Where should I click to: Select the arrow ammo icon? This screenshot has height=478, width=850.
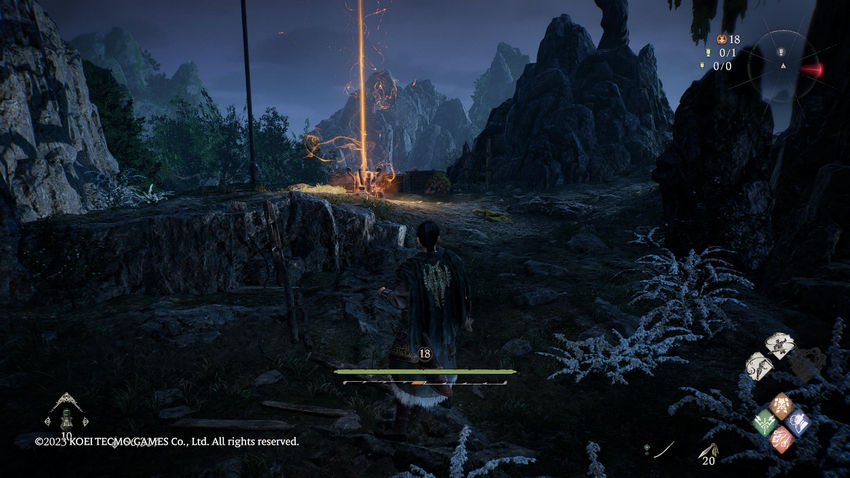[709, 450]
